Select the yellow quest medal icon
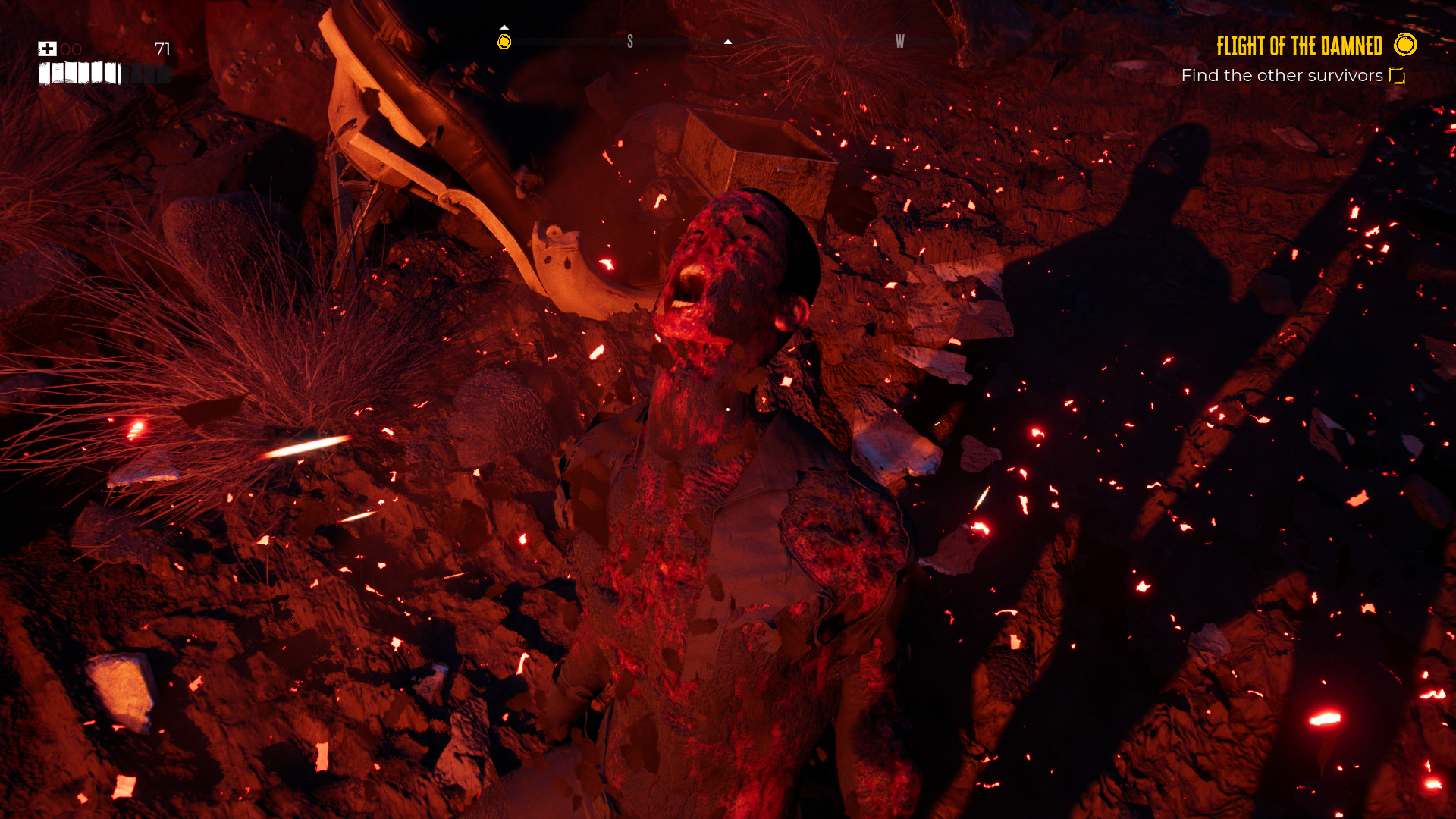 tap(1405, 46)
